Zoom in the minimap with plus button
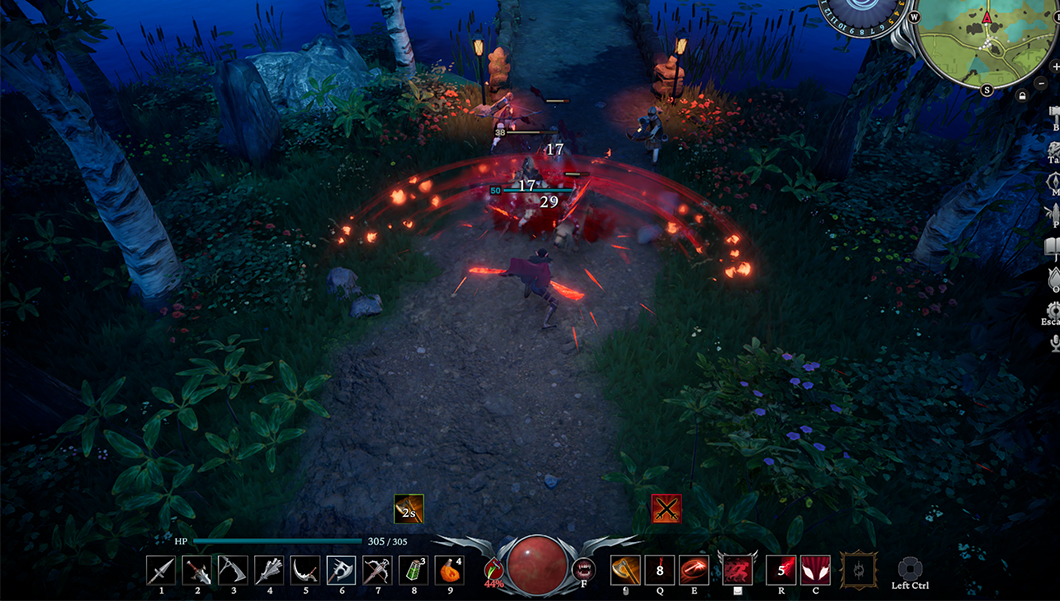1060x601 pixels. tap(1056, 66)
